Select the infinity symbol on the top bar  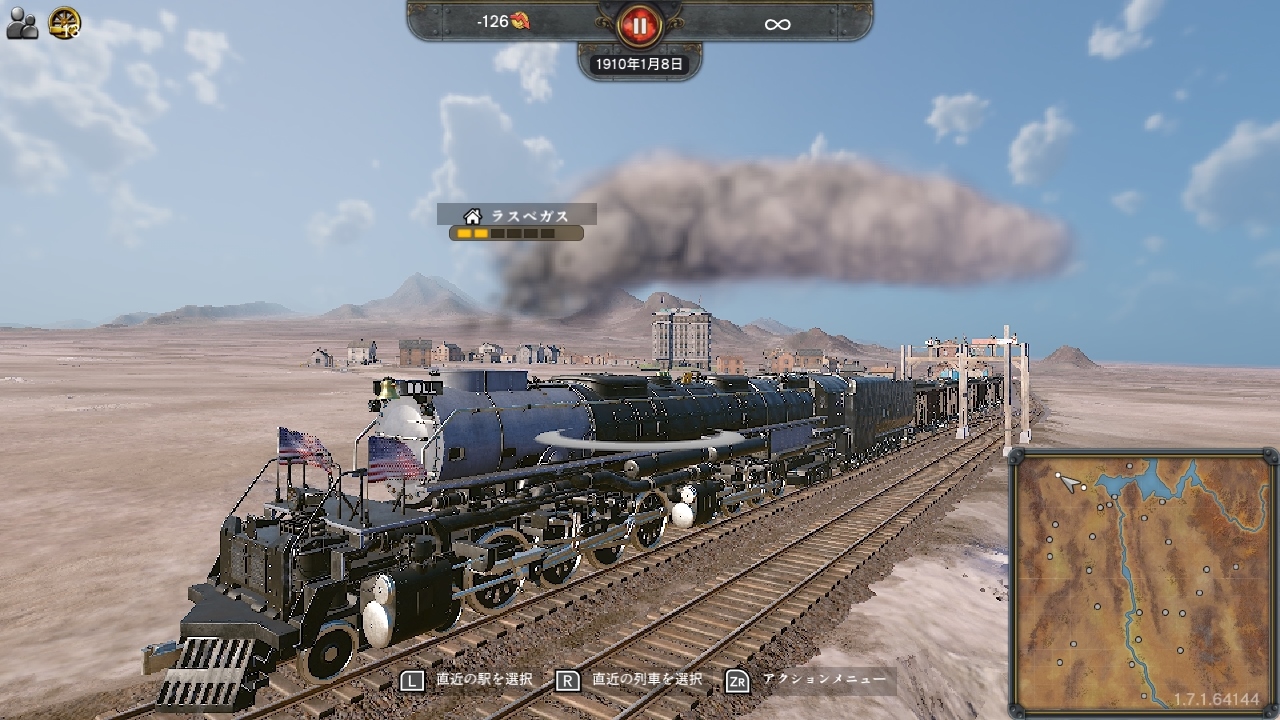(x=778, y=23)
